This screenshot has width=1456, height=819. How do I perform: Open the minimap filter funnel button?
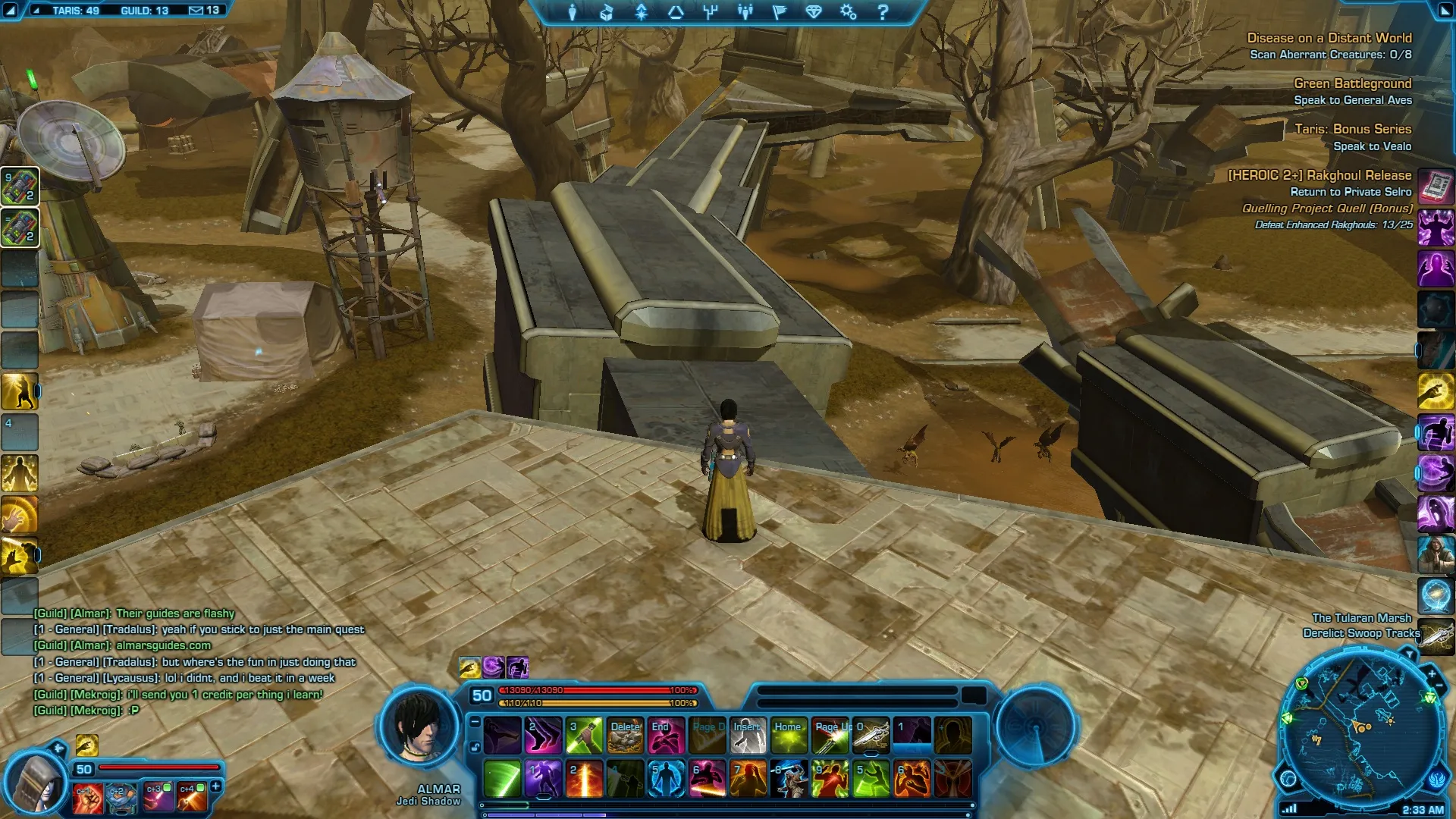tap(1409, 654)
